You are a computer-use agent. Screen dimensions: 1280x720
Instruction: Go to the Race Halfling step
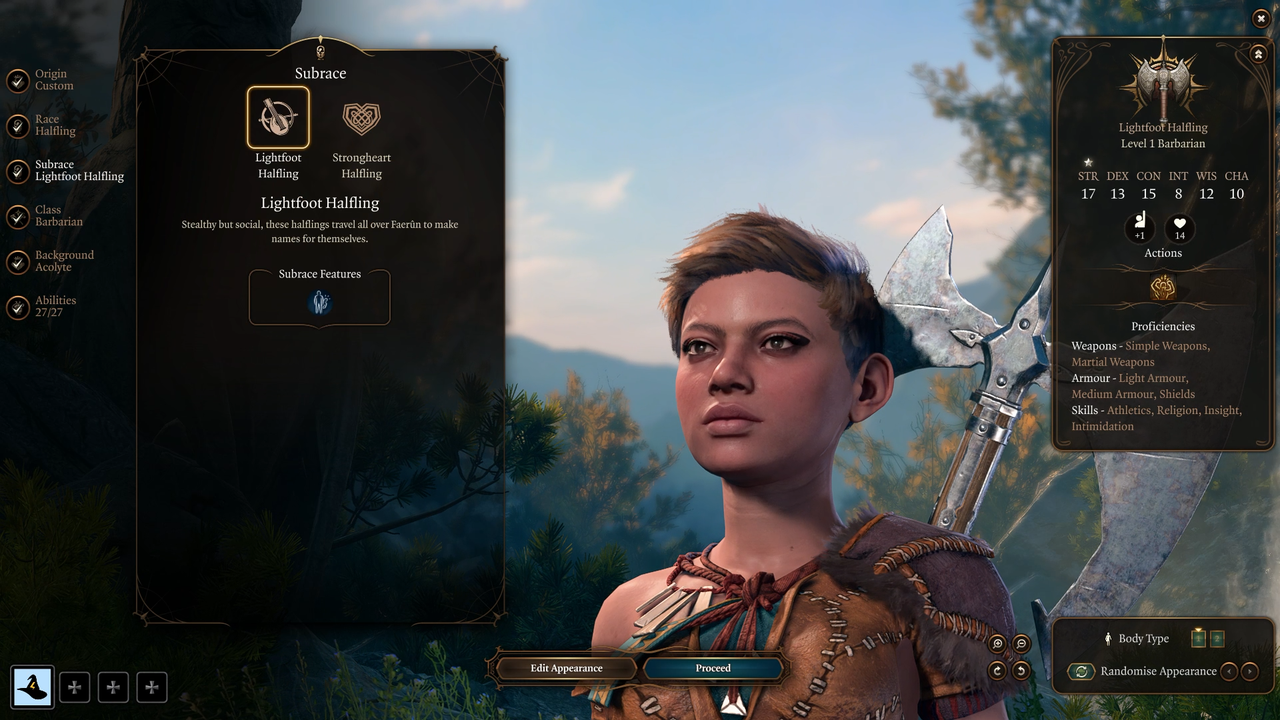point(18,125)
